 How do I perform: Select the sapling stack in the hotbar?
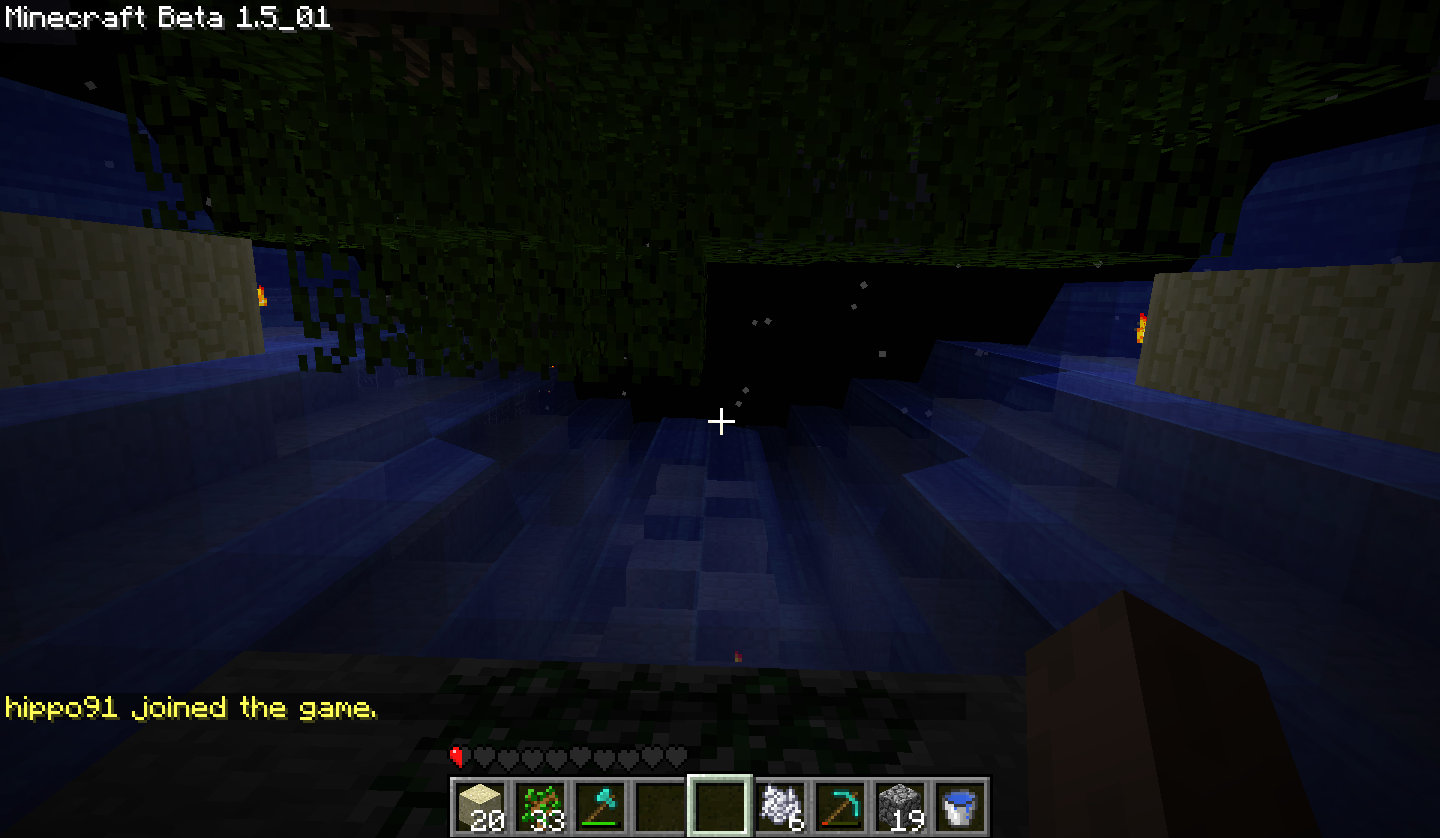(540, 806)
